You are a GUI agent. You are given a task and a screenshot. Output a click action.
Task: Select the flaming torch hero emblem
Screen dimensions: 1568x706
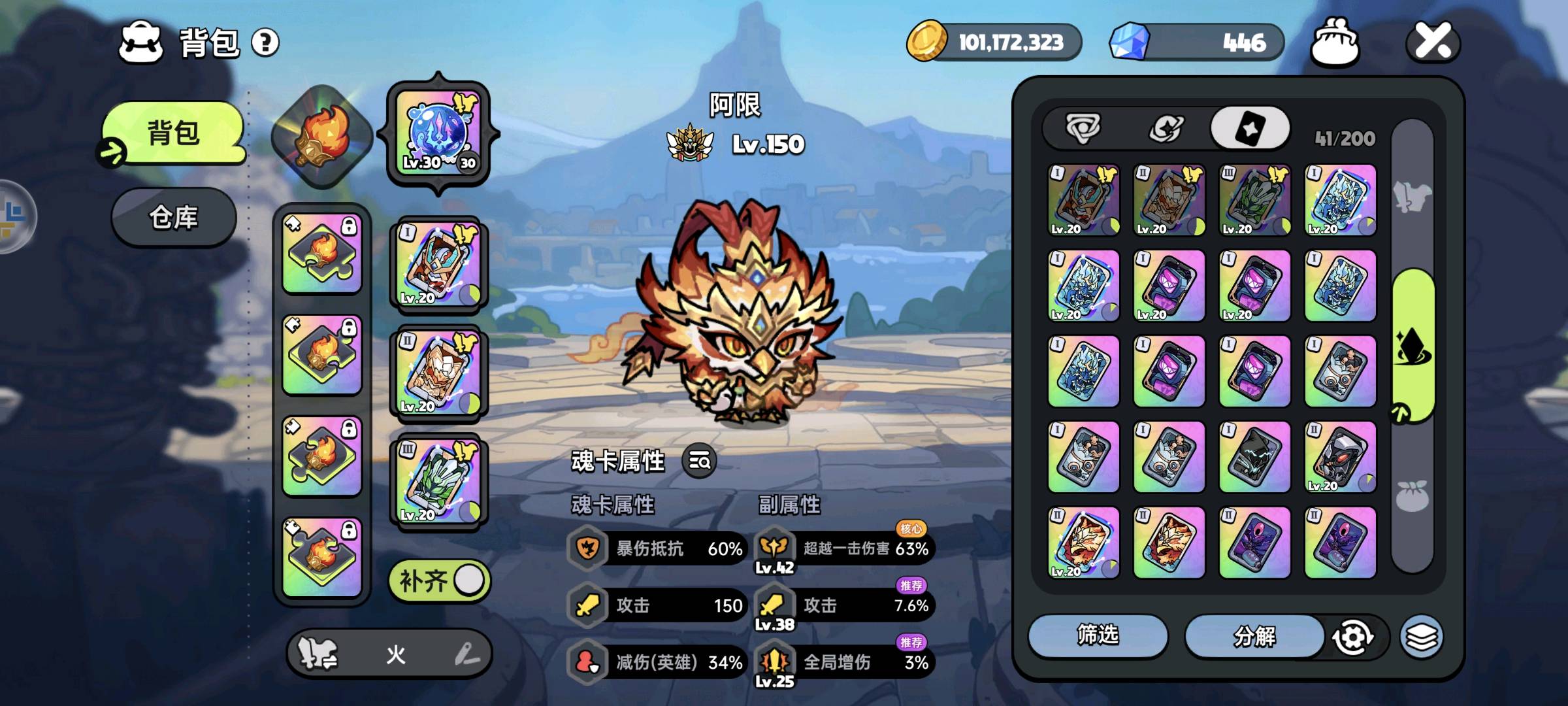[321, 136]
